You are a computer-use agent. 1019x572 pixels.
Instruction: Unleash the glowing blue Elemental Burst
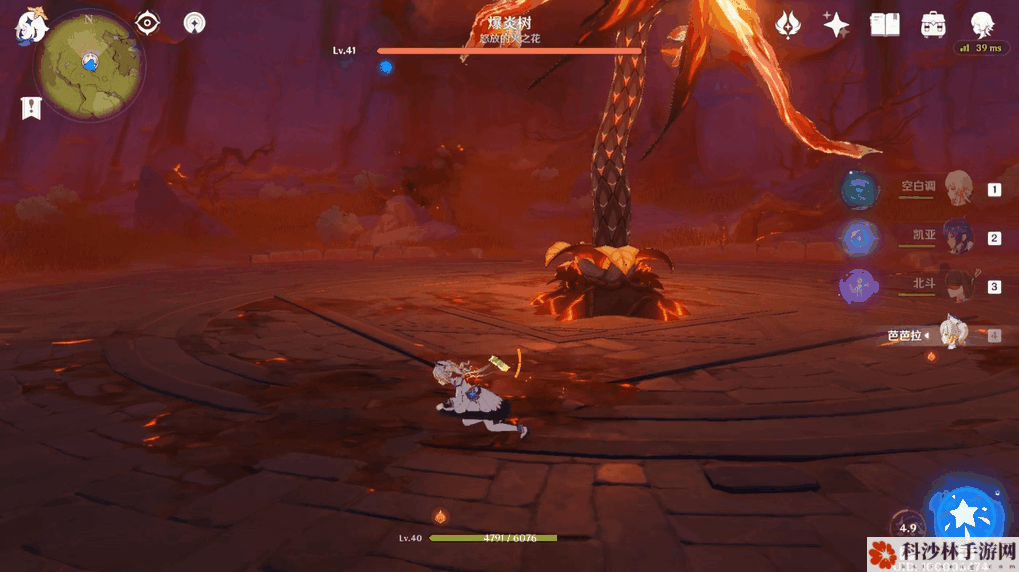pos(964,515)
